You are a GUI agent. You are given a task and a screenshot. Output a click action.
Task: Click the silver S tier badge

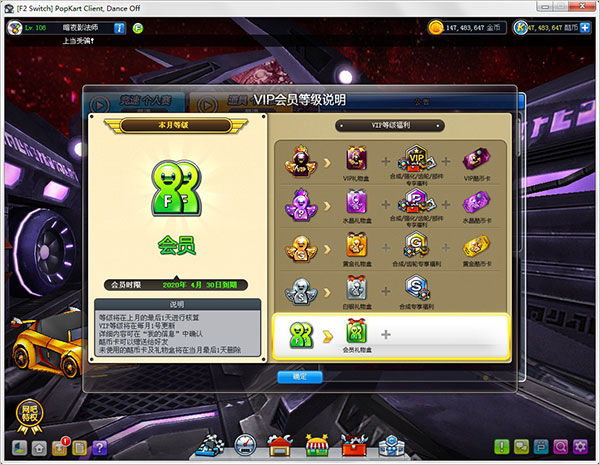point(298,288)
